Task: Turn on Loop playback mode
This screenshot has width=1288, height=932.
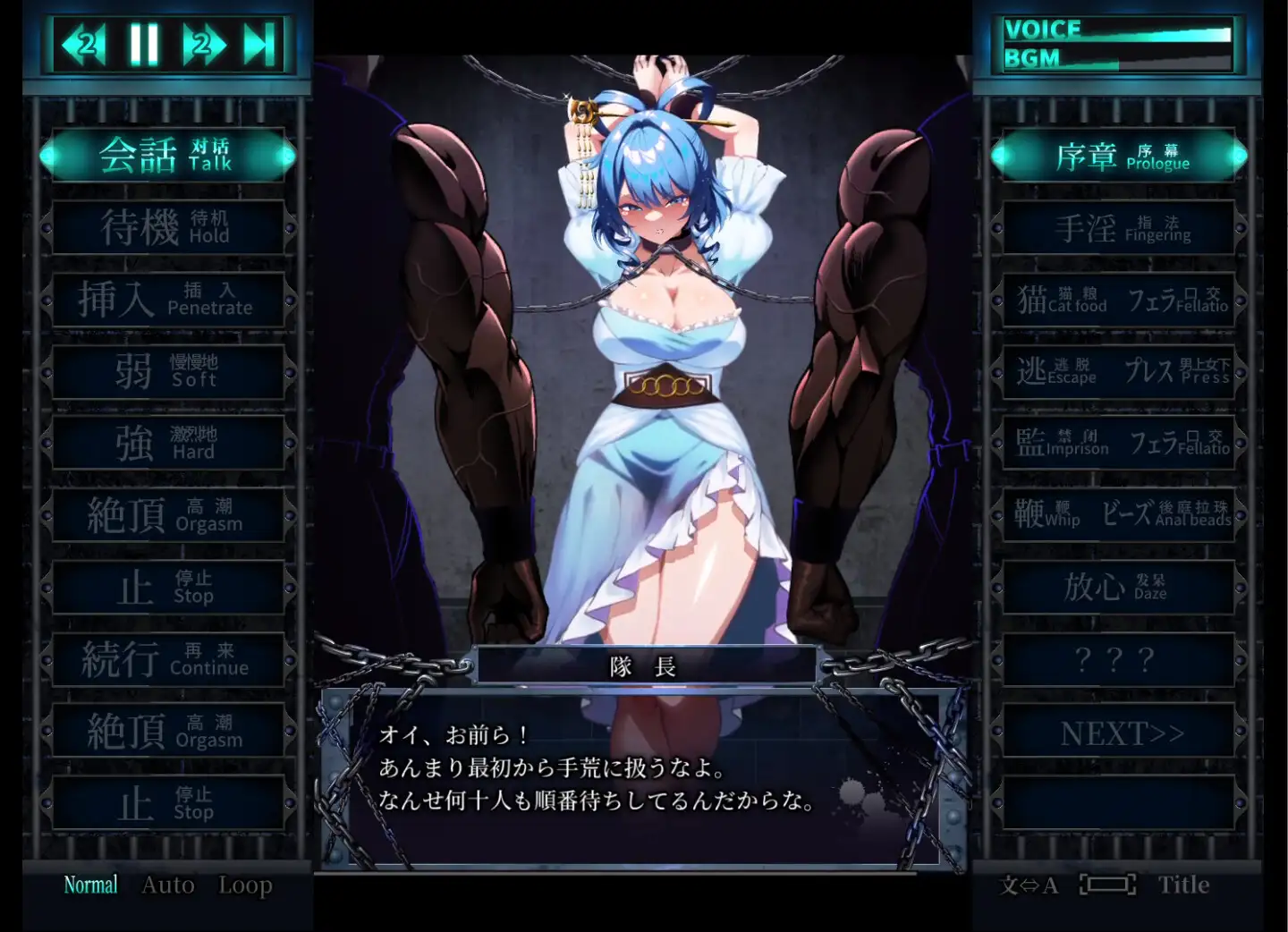Action: tap(244, 884)
